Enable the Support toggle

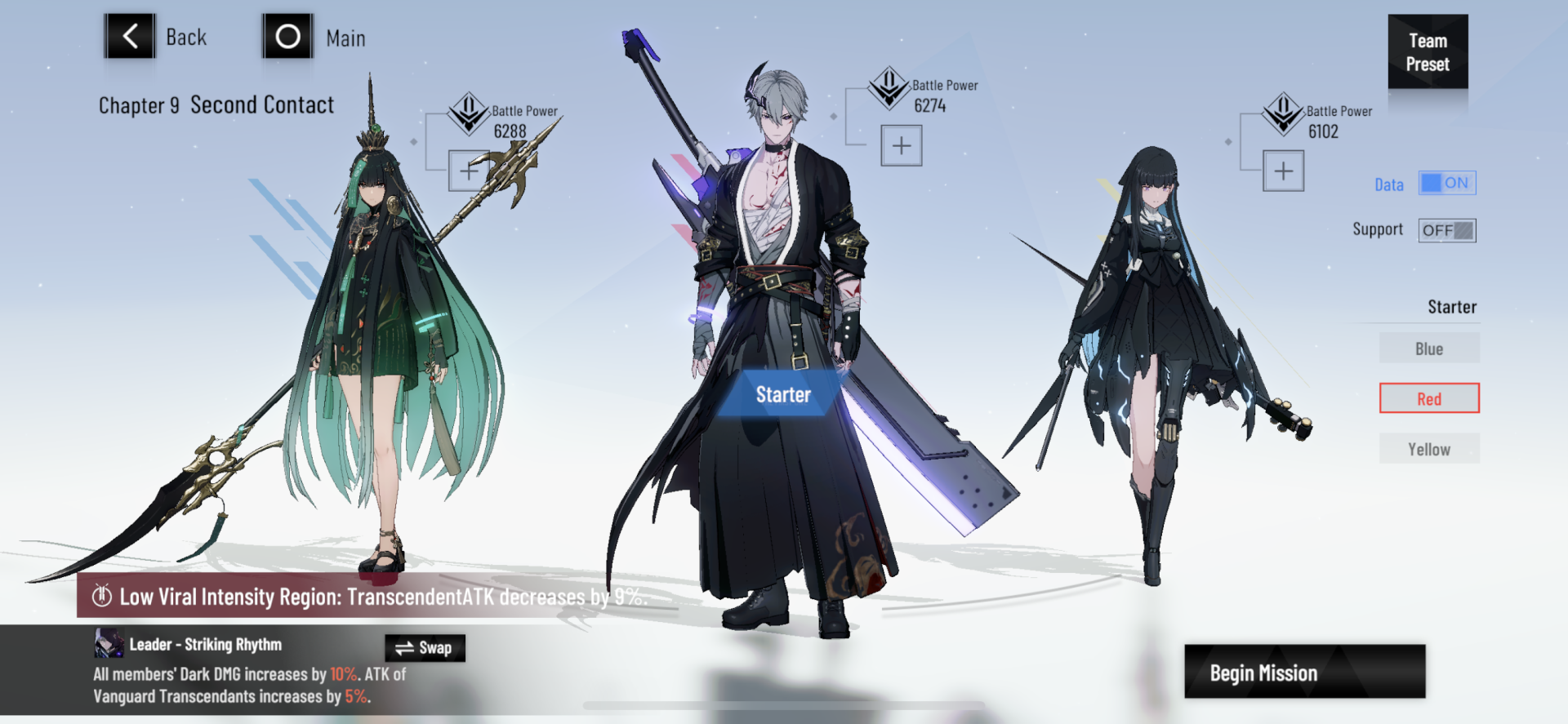pos(1446,229)
